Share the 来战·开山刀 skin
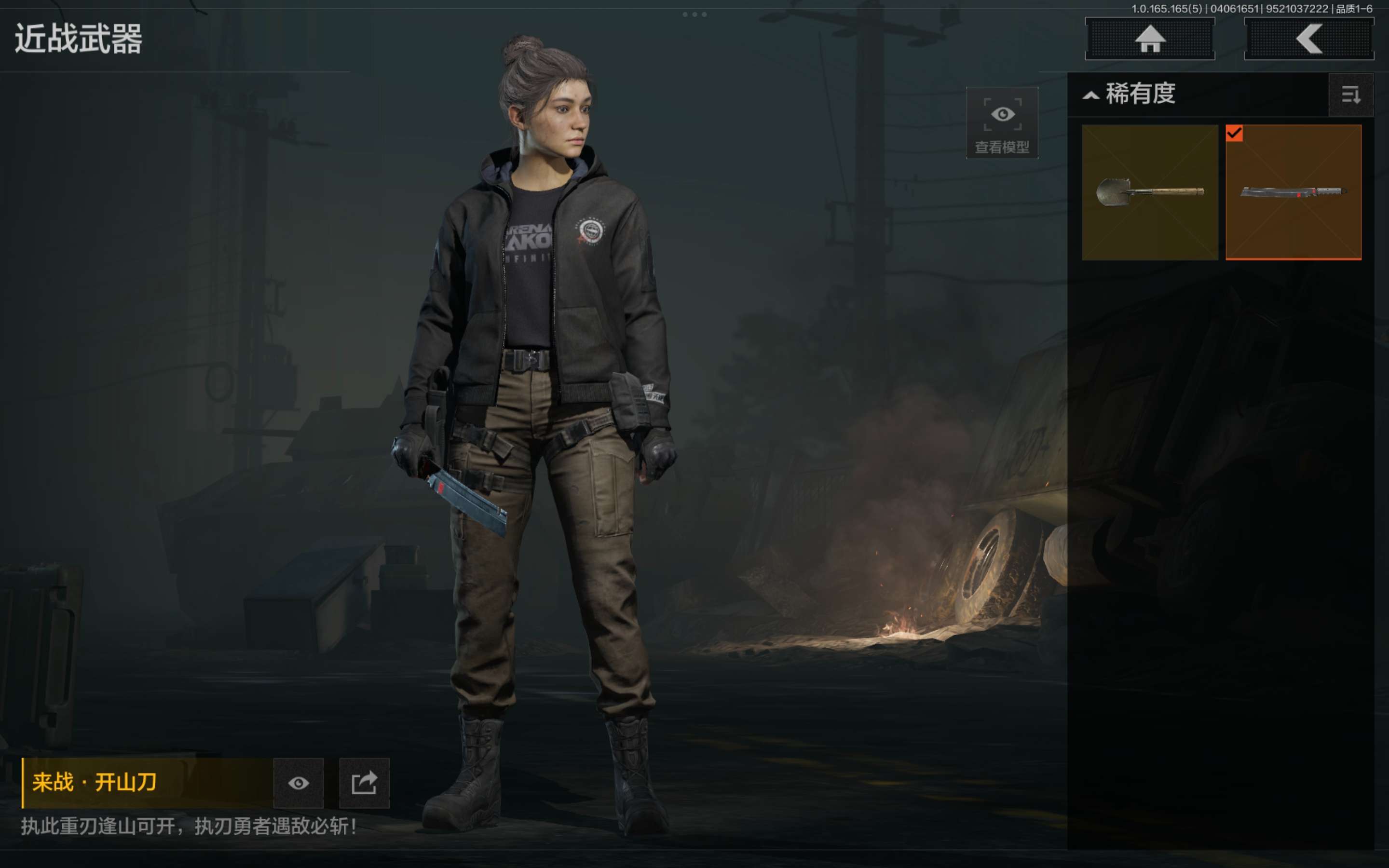Viewport: 1389px width, 868px height. pos(364,783)
